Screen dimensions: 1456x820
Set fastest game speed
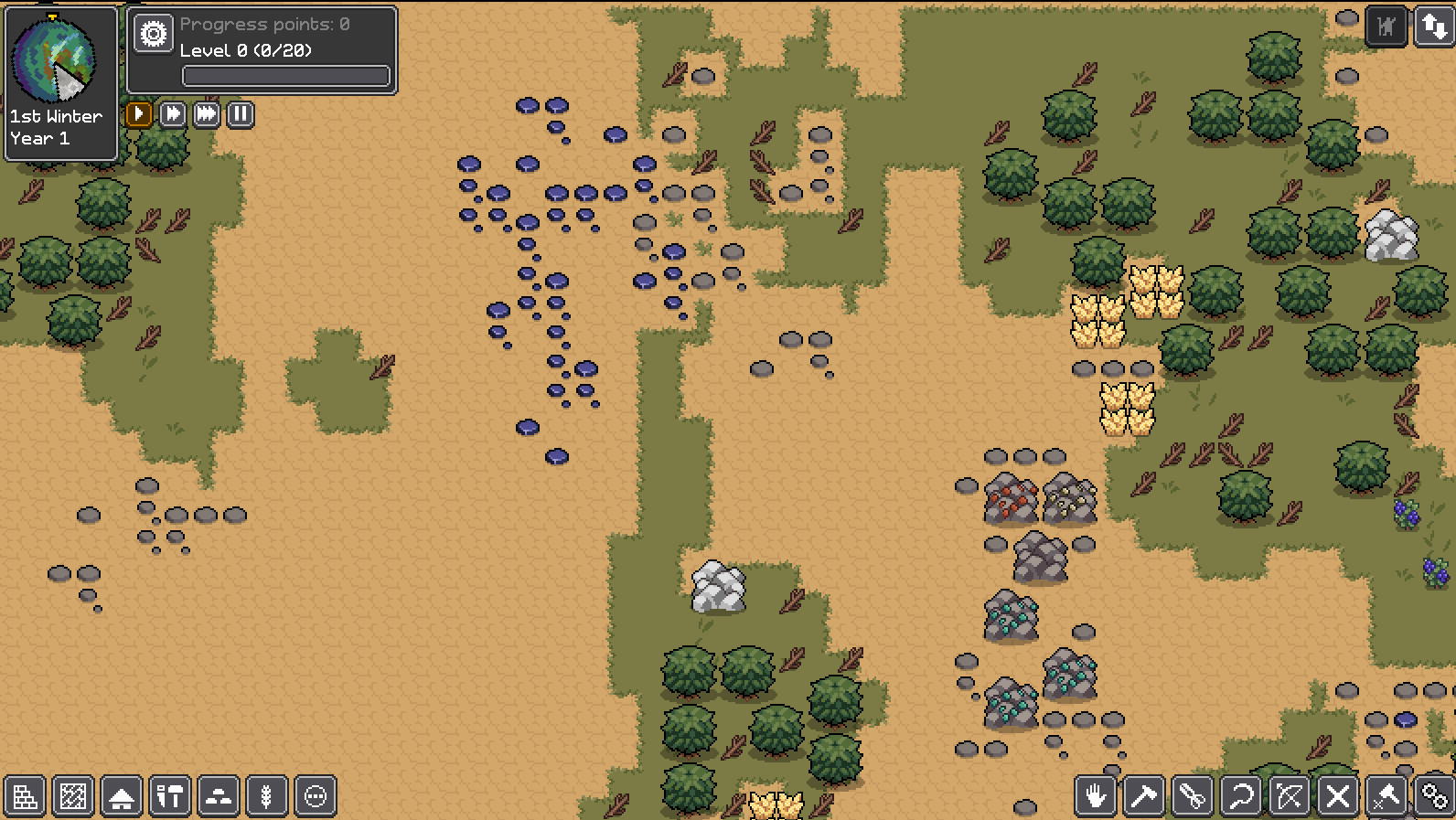click(x=206, y=114)
